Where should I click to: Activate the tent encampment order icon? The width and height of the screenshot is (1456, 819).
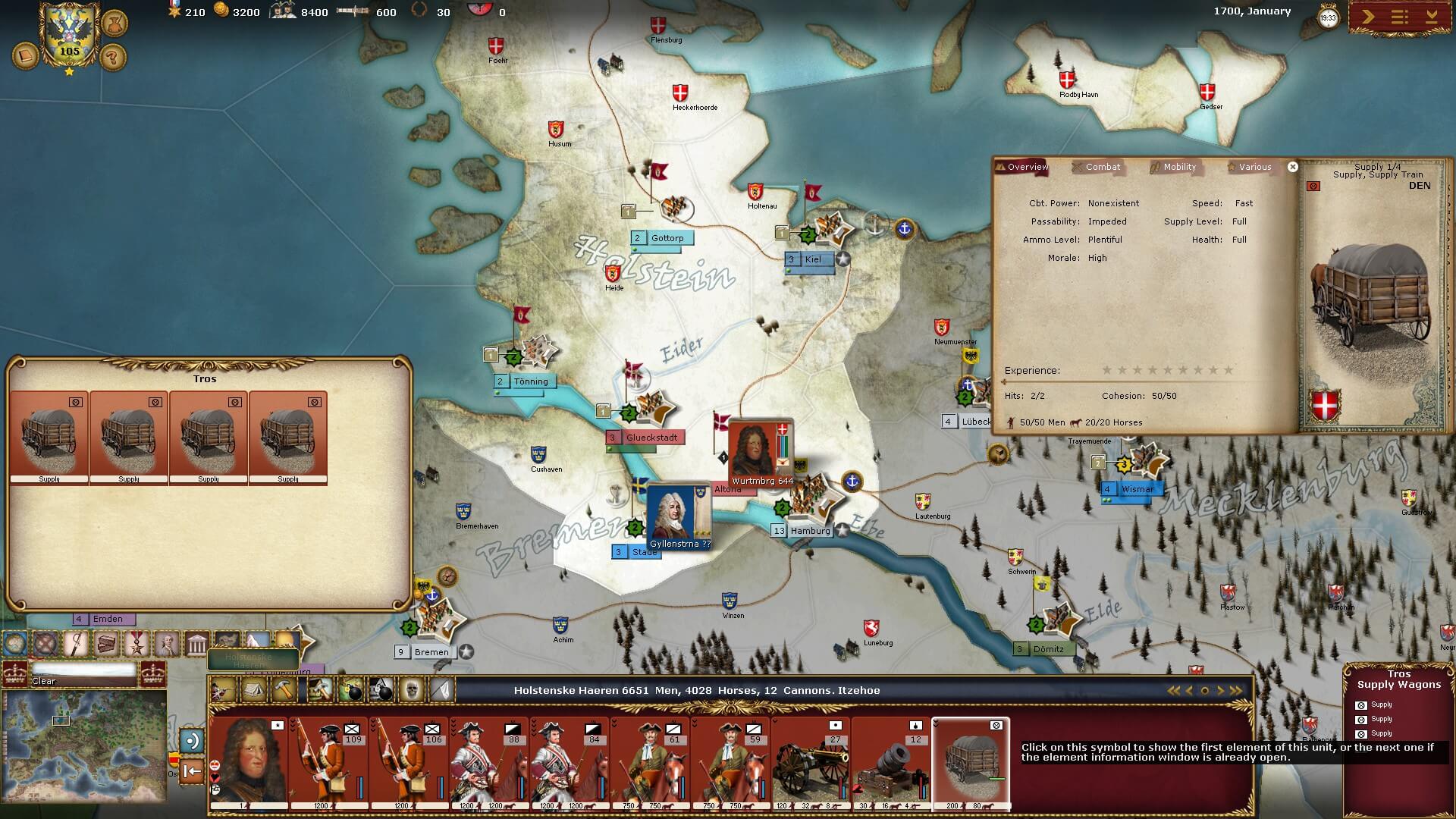tap(253, 690)
